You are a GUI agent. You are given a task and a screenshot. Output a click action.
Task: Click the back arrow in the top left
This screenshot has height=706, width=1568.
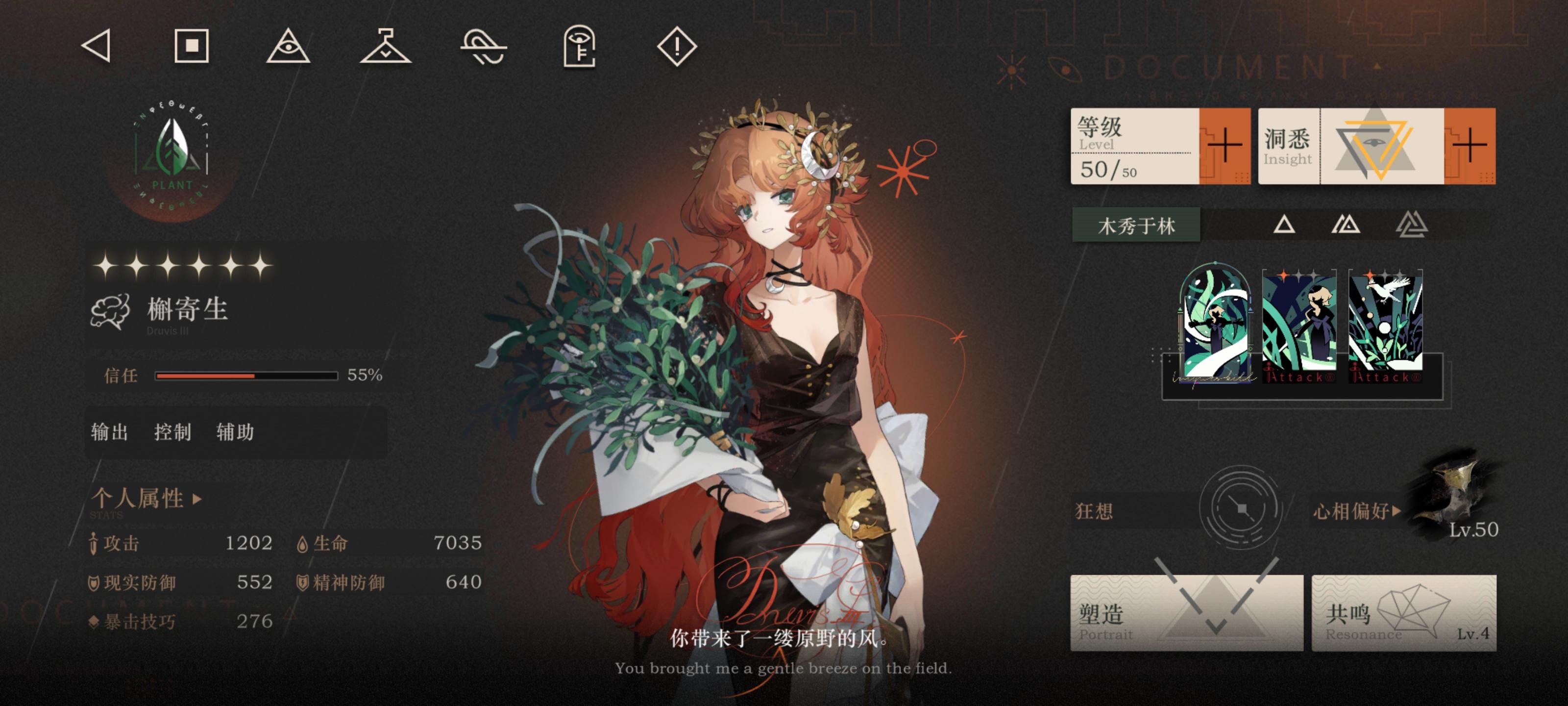98,48
